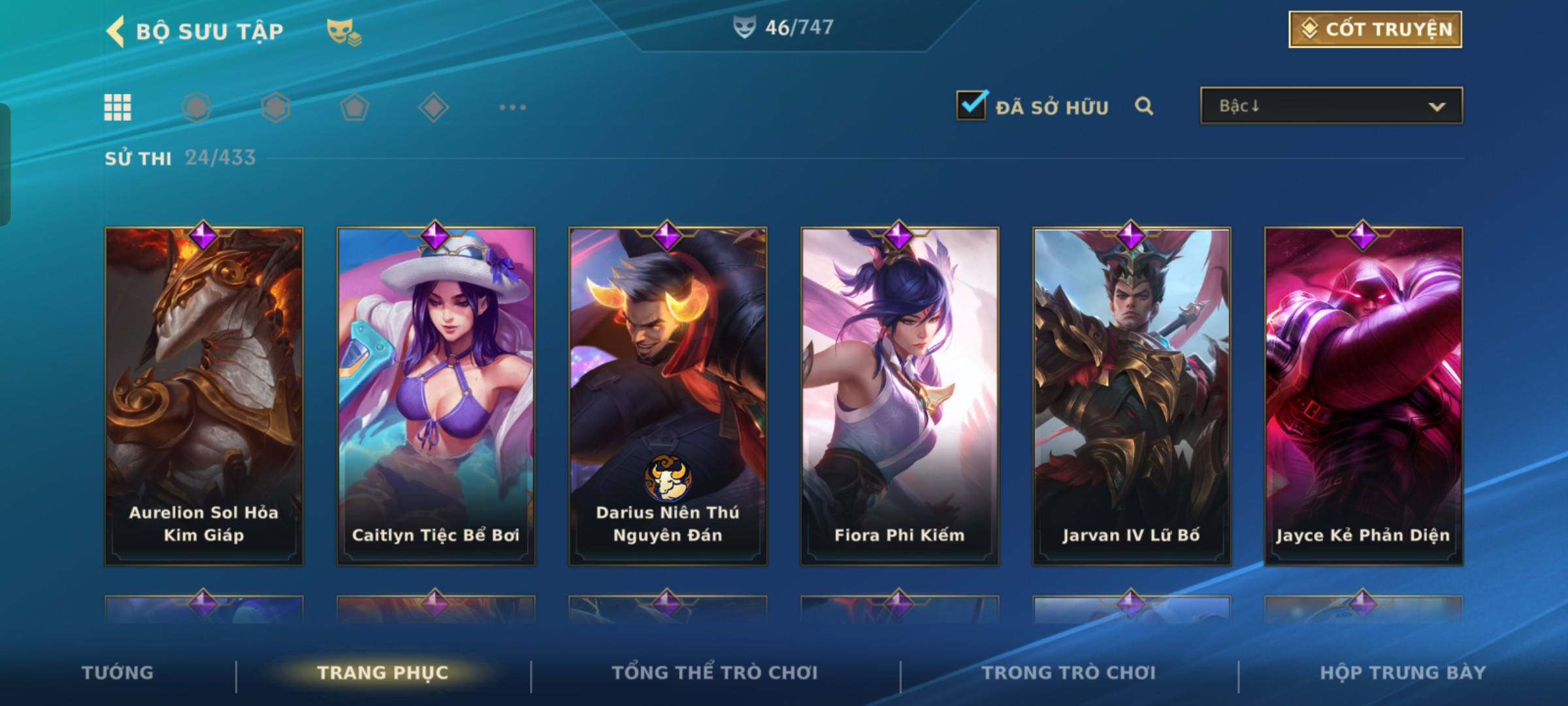1568x706 pixels.
Task: Select Caitlyn Tiệc Bể Bơi skin
Action: click(x=436, y=395)
